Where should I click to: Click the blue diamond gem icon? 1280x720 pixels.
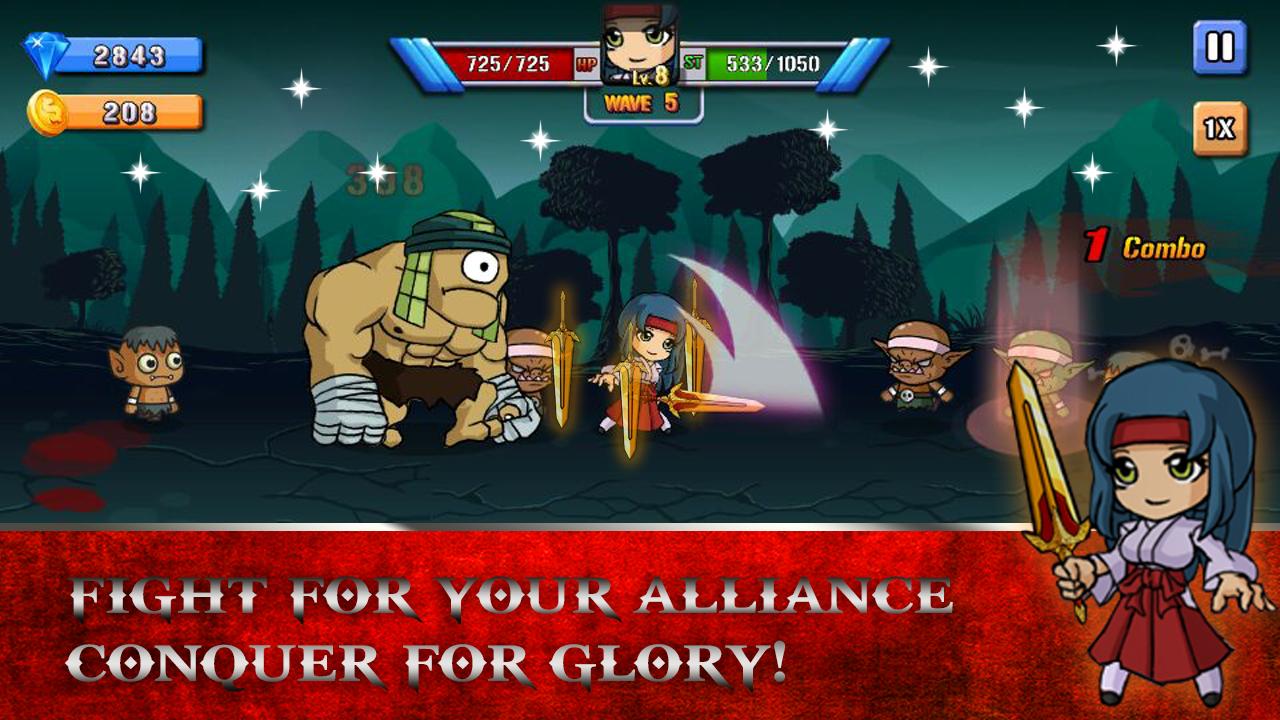tap(45, 55)
